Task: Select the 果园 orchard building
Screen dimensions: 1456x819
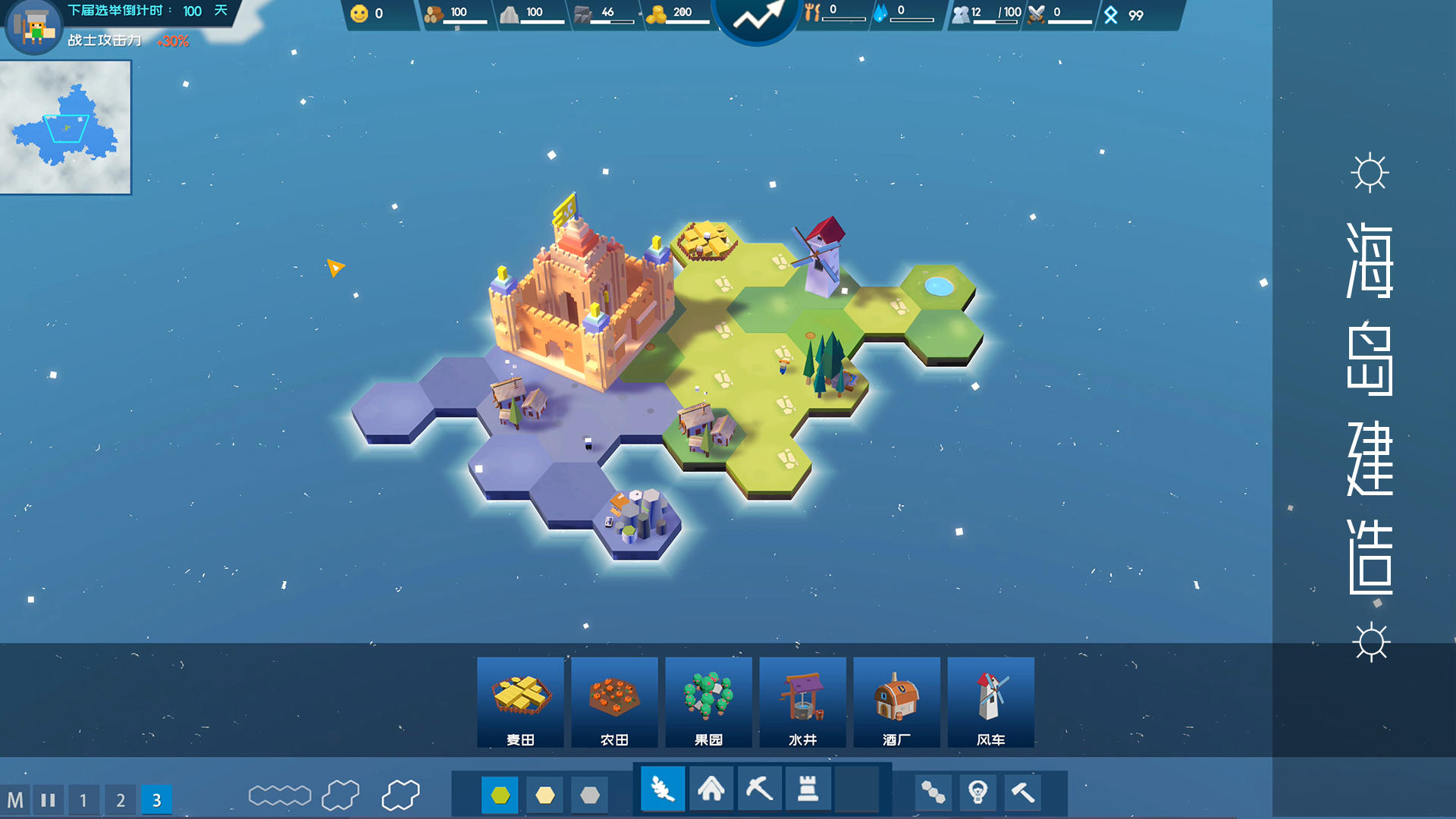Action: tap(708, 702)
